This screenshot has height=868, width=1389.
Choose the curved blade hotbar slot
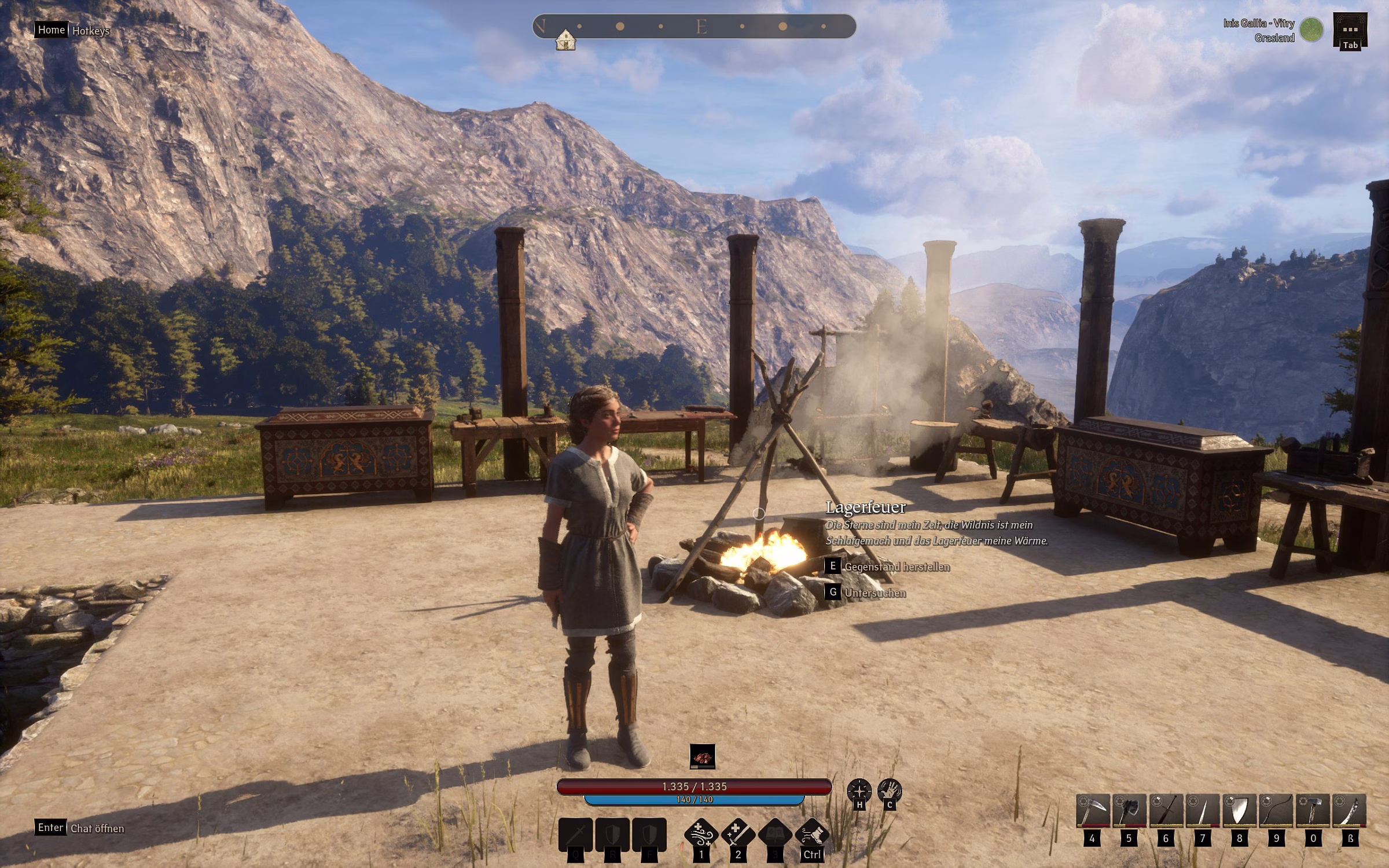point(1350,811)
